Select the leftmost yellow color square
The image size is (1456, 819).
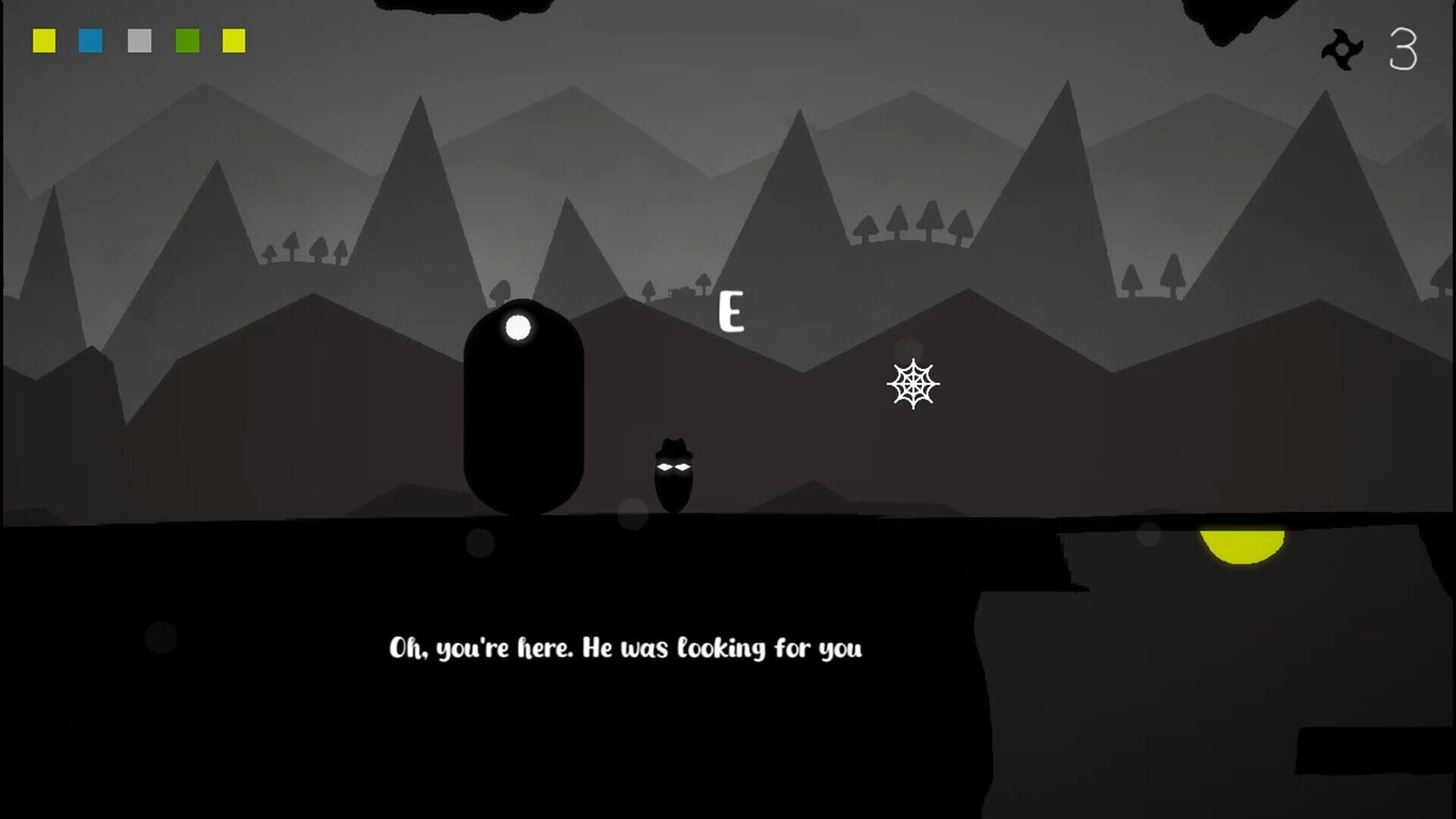(44, 42)
